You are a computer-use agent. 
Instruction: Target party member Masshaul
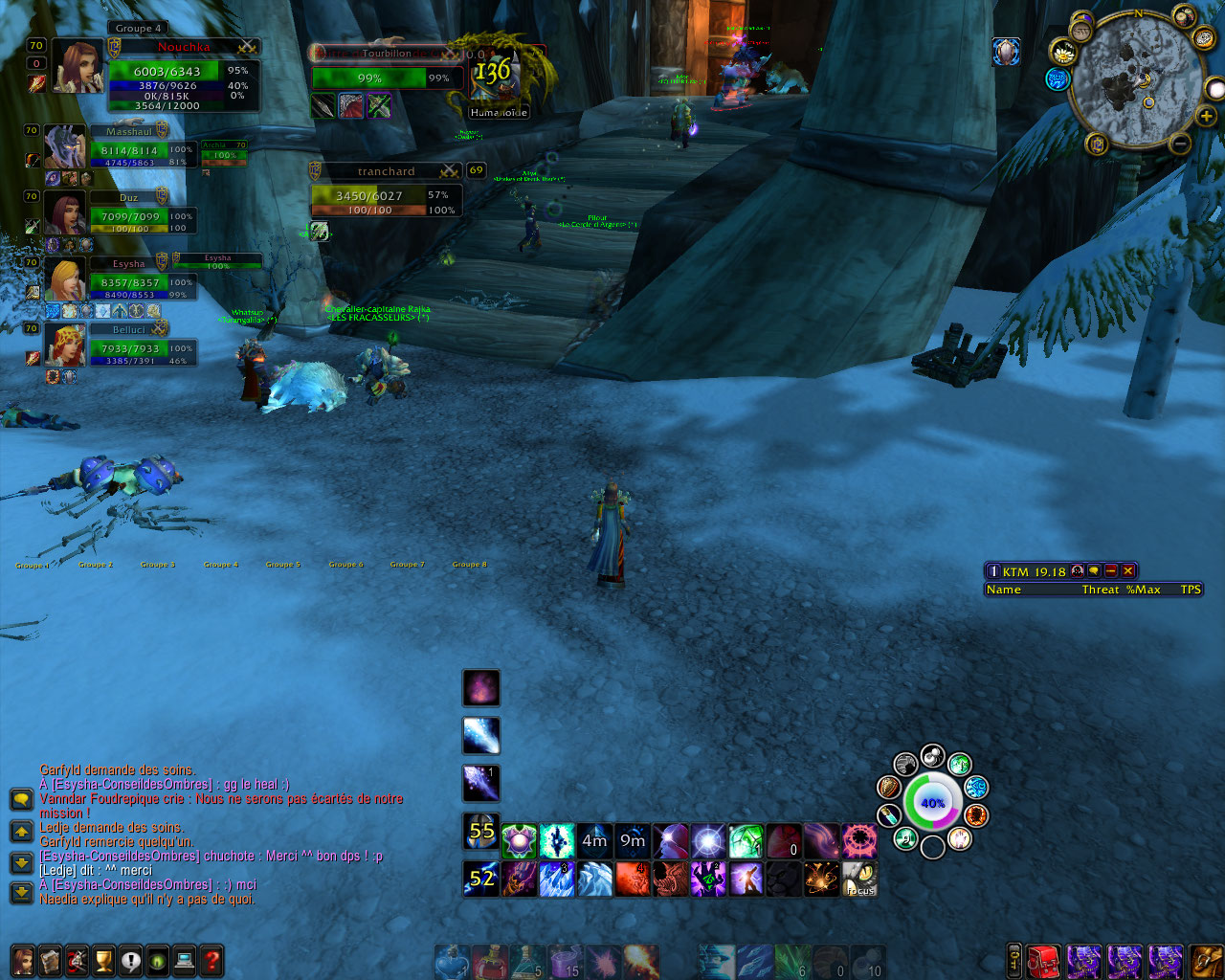pos(65,148)
